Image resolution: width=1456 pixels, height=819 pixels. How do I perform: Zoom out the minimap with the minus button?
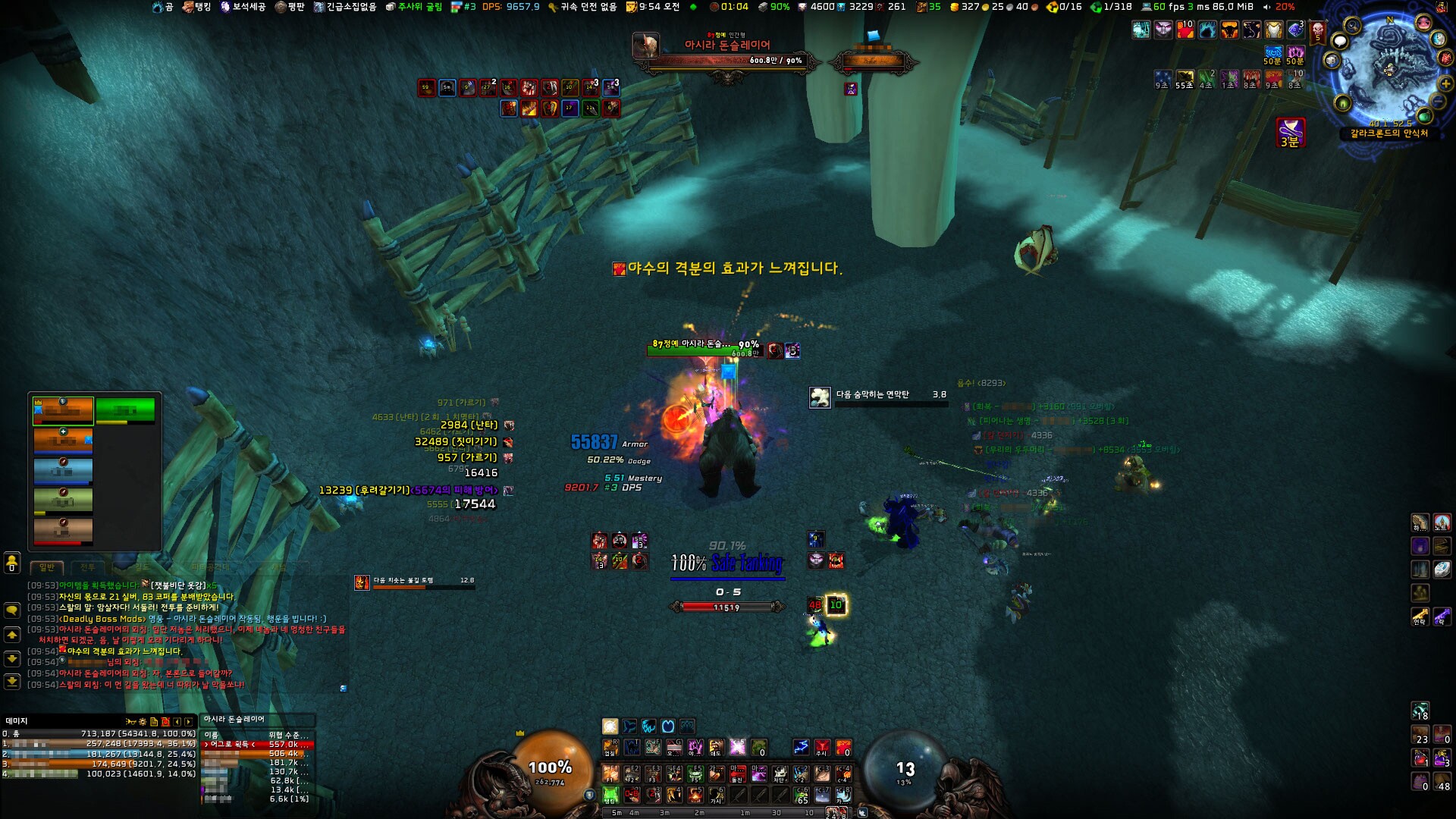tap(1438, 102)
